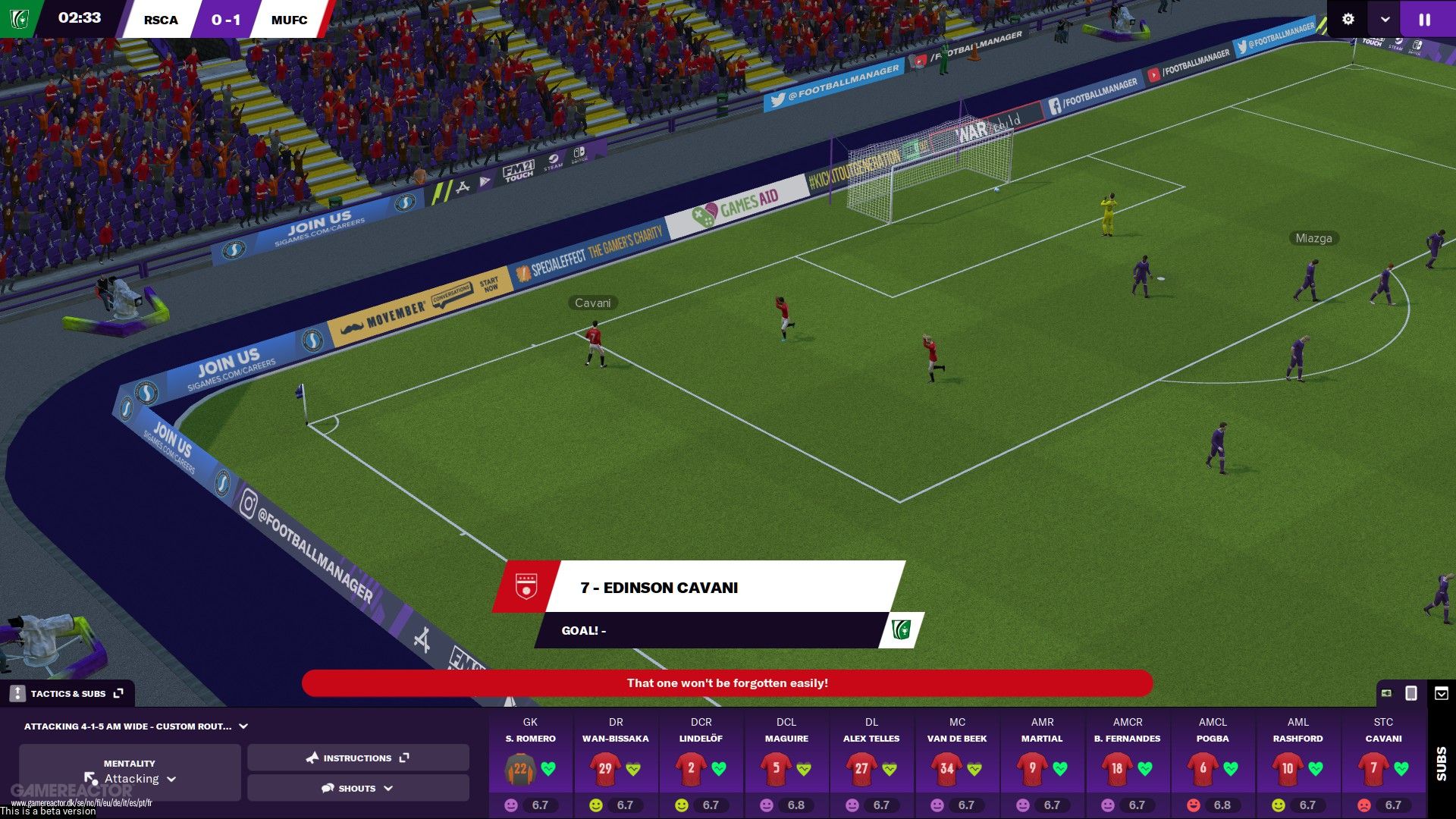This screenshot has width=1456, height=819.
Task: Open team Instructions
Action: [x=358, y=758]
